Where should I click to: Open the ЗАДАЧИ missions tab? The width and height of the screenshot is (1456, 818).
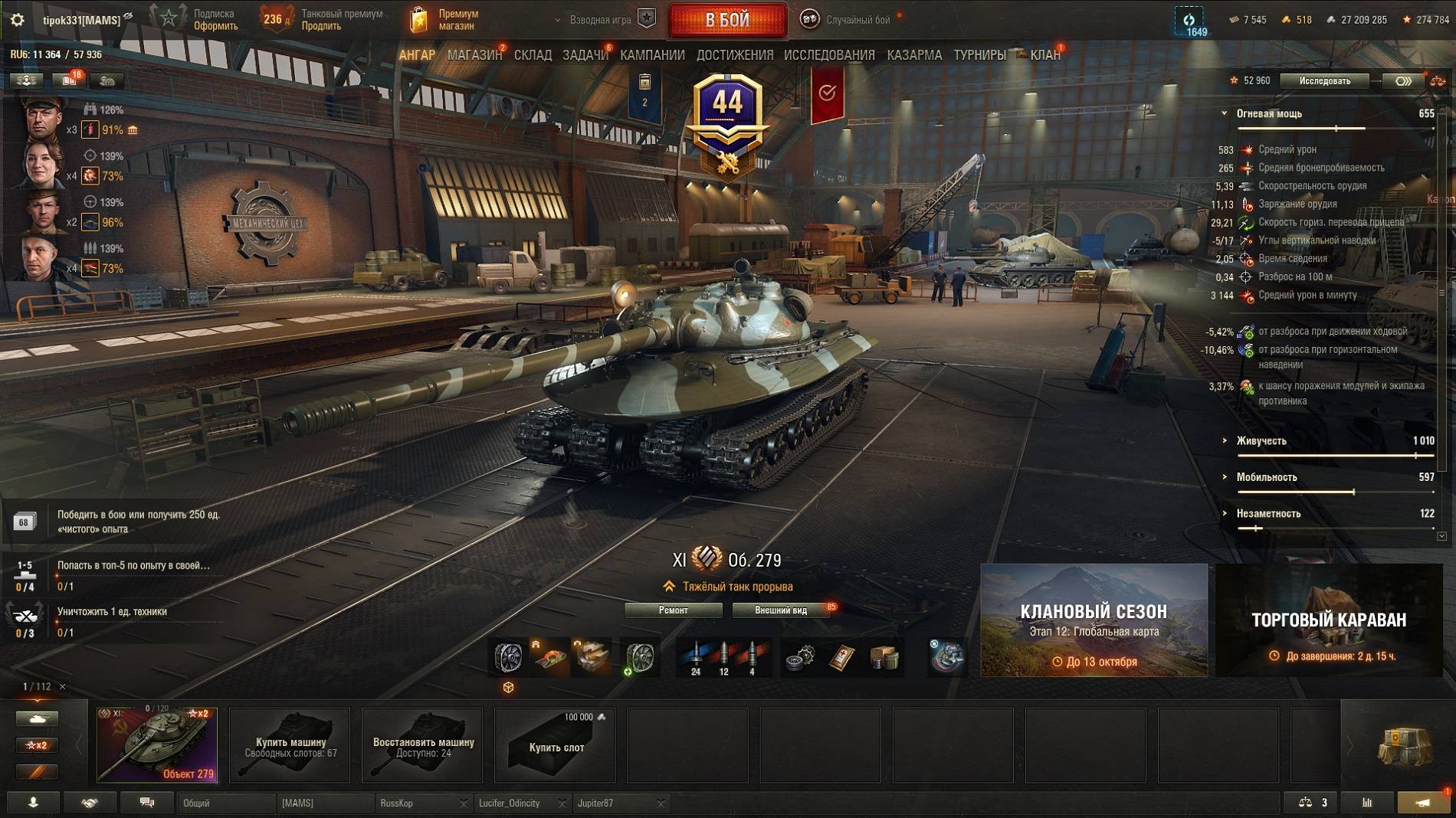click(x=585, y=55)
